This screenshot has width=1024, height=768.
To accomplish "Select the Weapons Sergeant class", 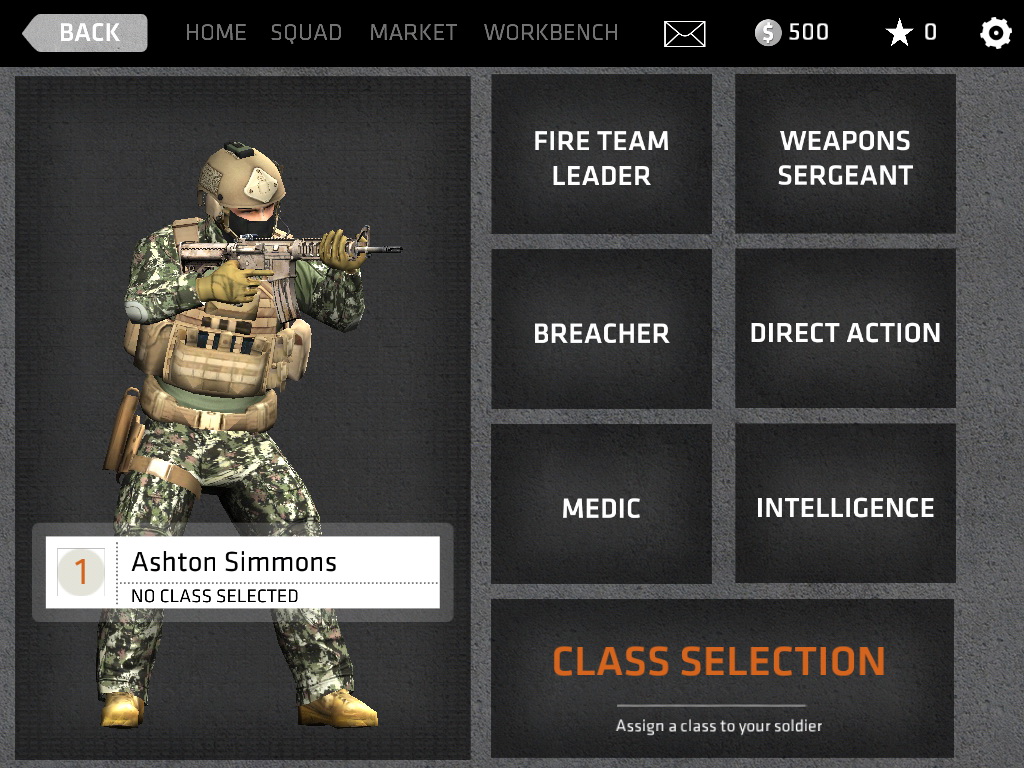I will 845,157.
